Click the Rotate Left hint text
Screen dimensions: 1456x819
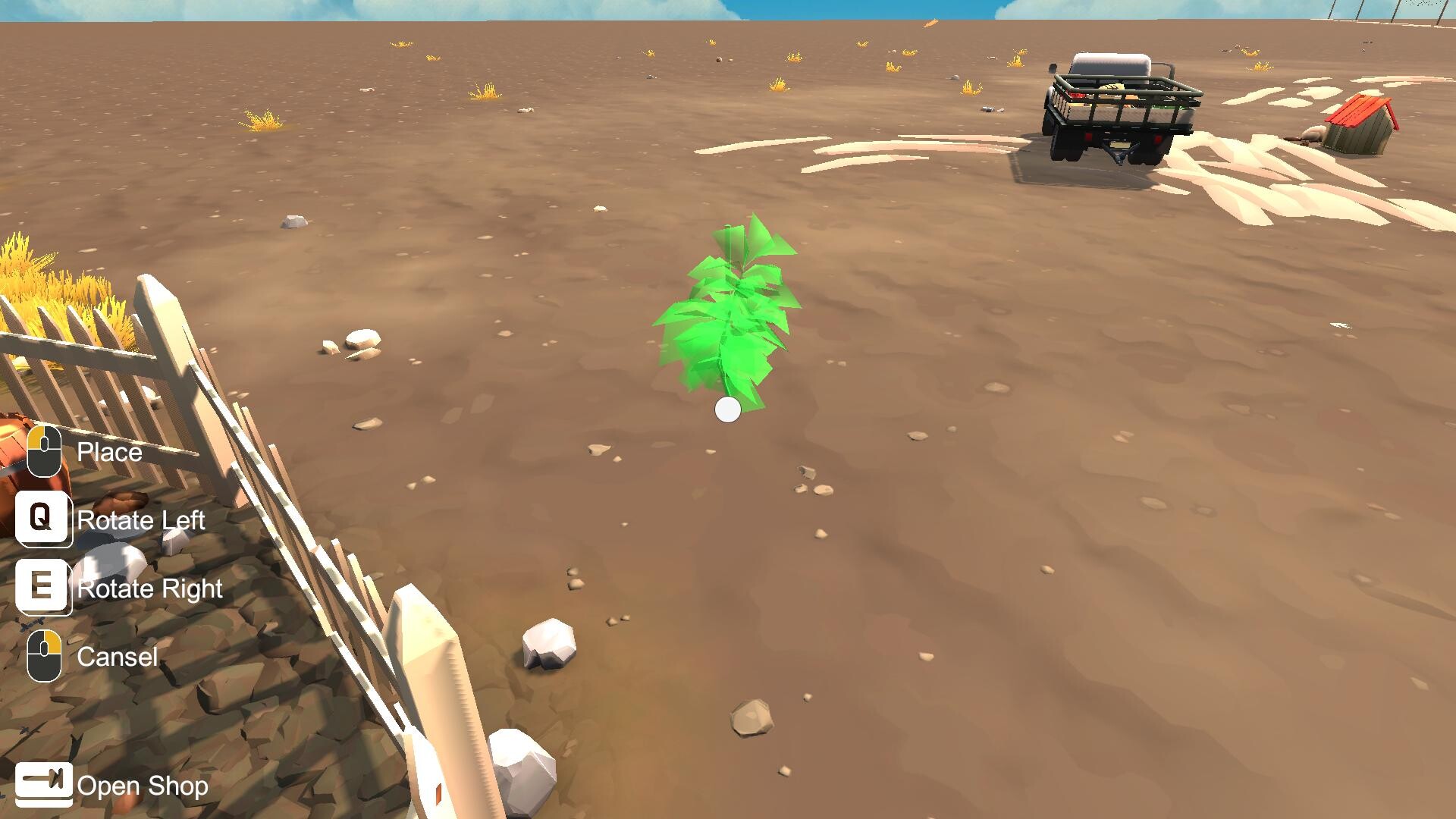pyautogui.click(x=143, y=520)
